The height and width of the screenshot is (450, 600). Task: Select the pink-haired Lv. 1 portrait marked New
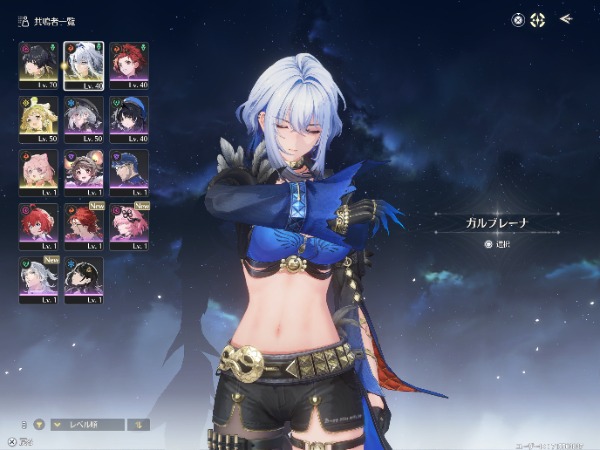[x=129, y=226]
